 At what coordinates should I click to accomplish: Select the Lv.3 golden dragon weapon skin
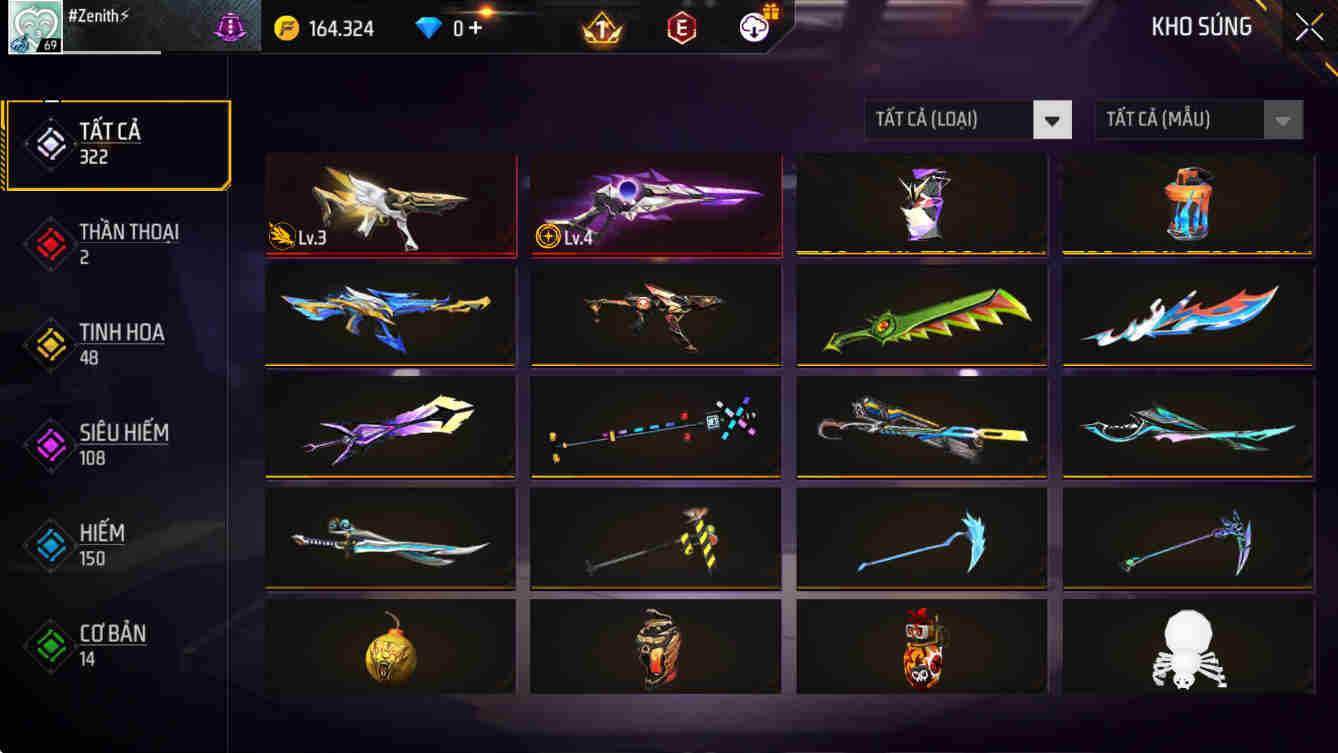point(390,205)
